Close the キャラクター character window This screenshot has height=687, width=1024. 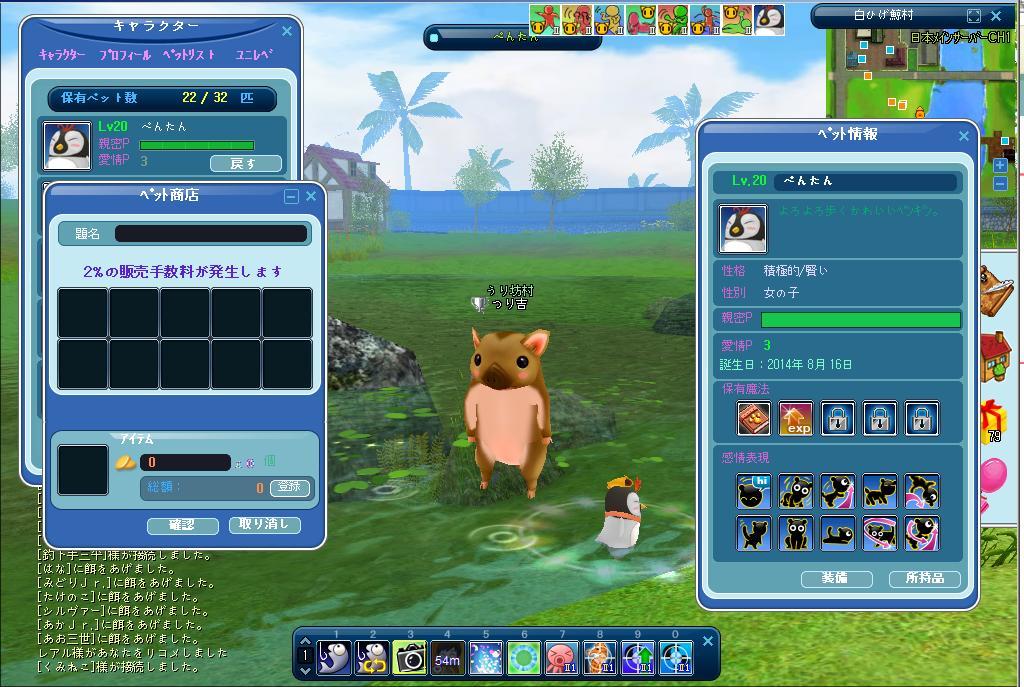click(x=287, y=31)
